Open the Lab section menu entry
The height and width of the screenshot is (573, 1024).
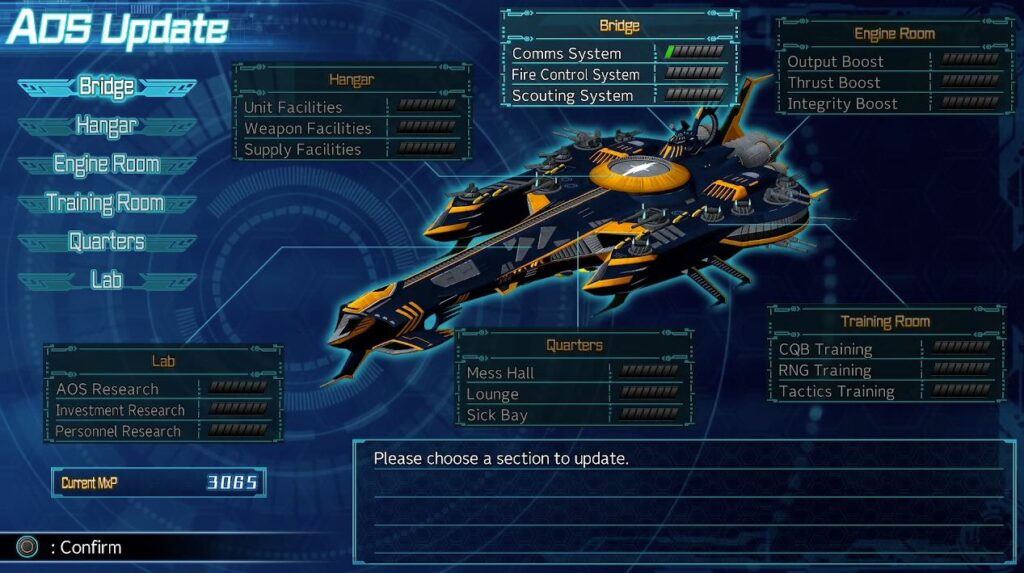point(106,280)
